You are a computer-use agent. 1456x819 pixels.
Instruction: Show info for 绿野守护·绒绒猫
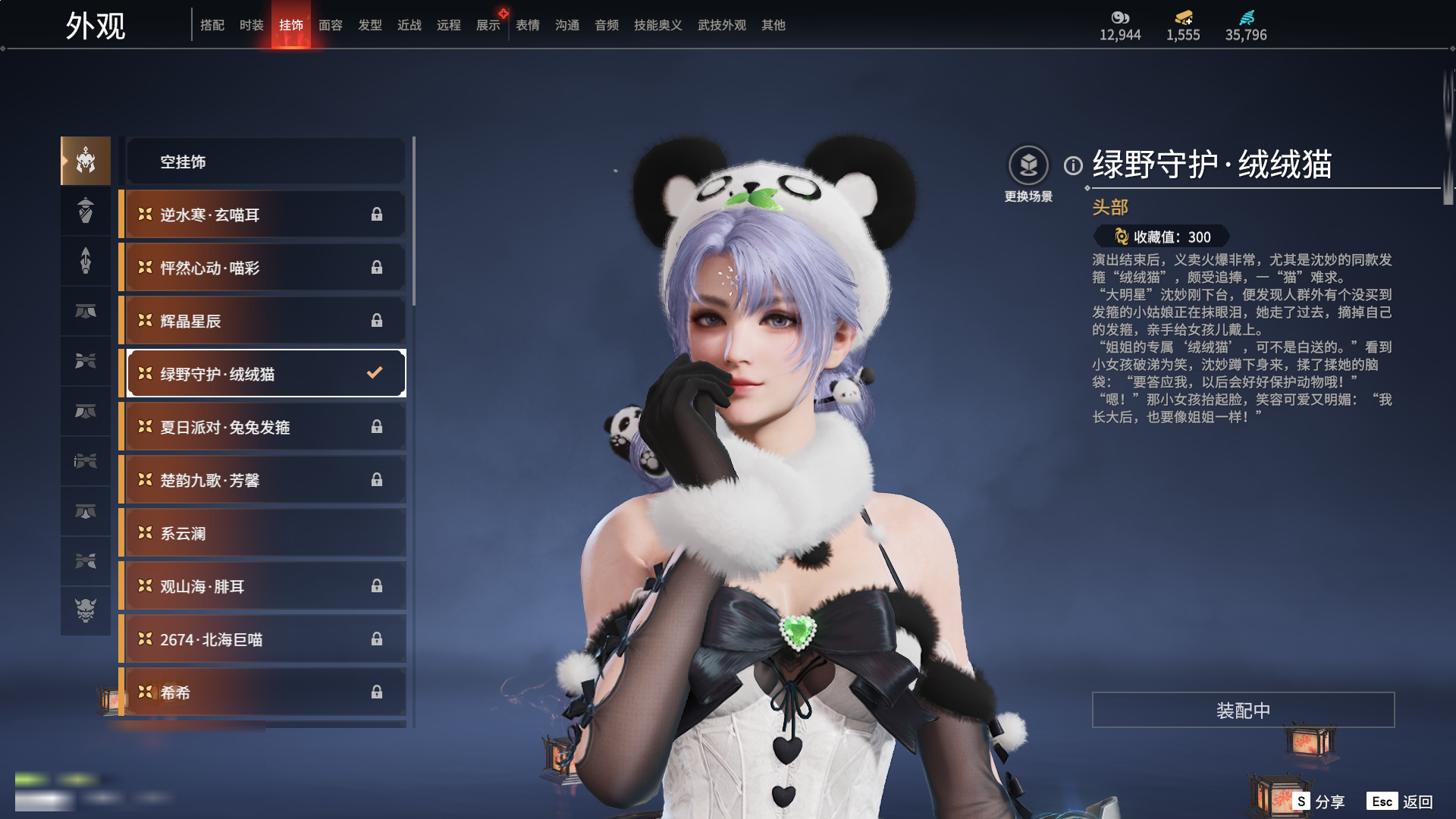point(1073,165)
